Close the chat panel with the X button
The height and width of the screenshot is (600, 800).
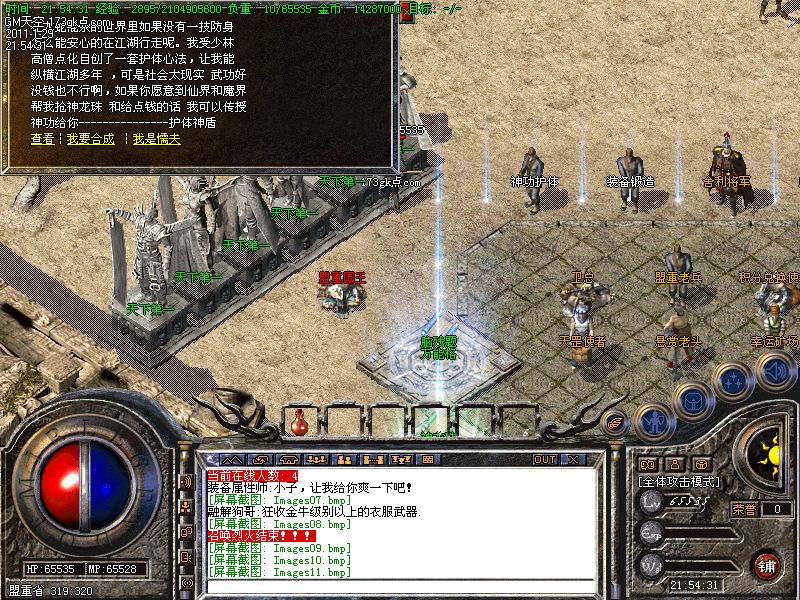point(574,459)
